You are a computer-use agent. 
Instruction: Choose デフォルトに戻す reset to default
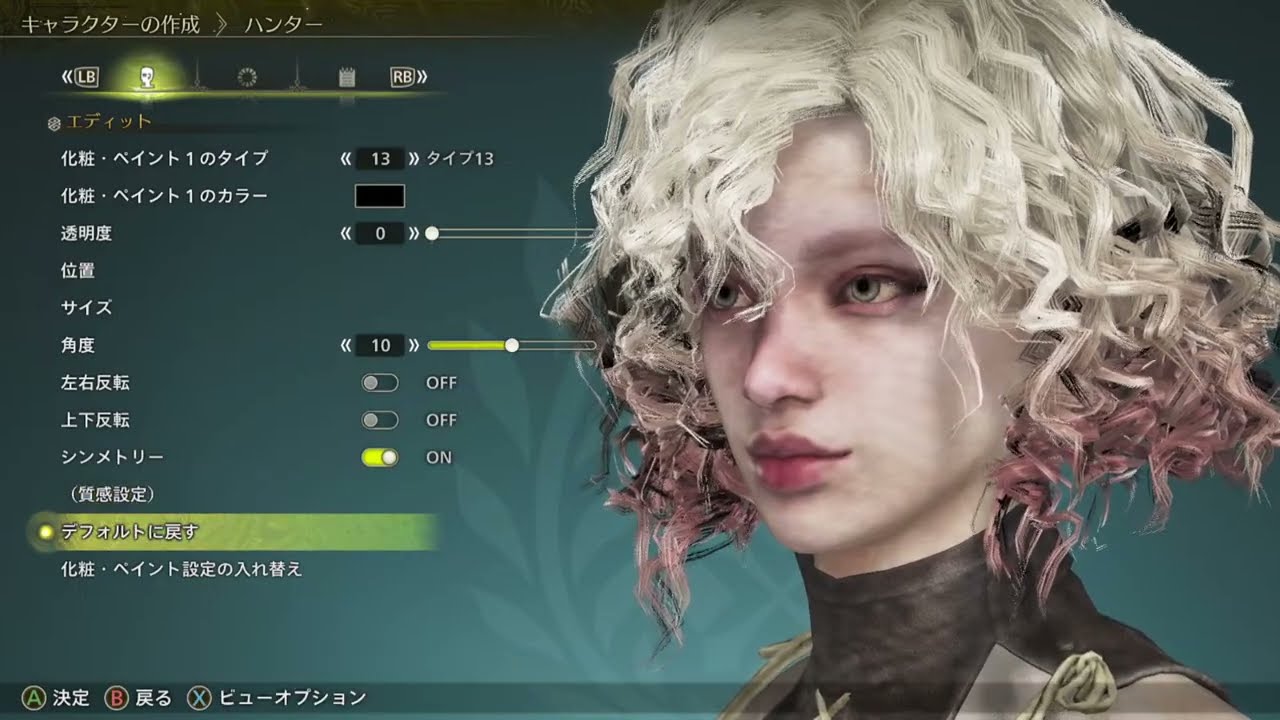pyautogui.click(x=130, y=532)
